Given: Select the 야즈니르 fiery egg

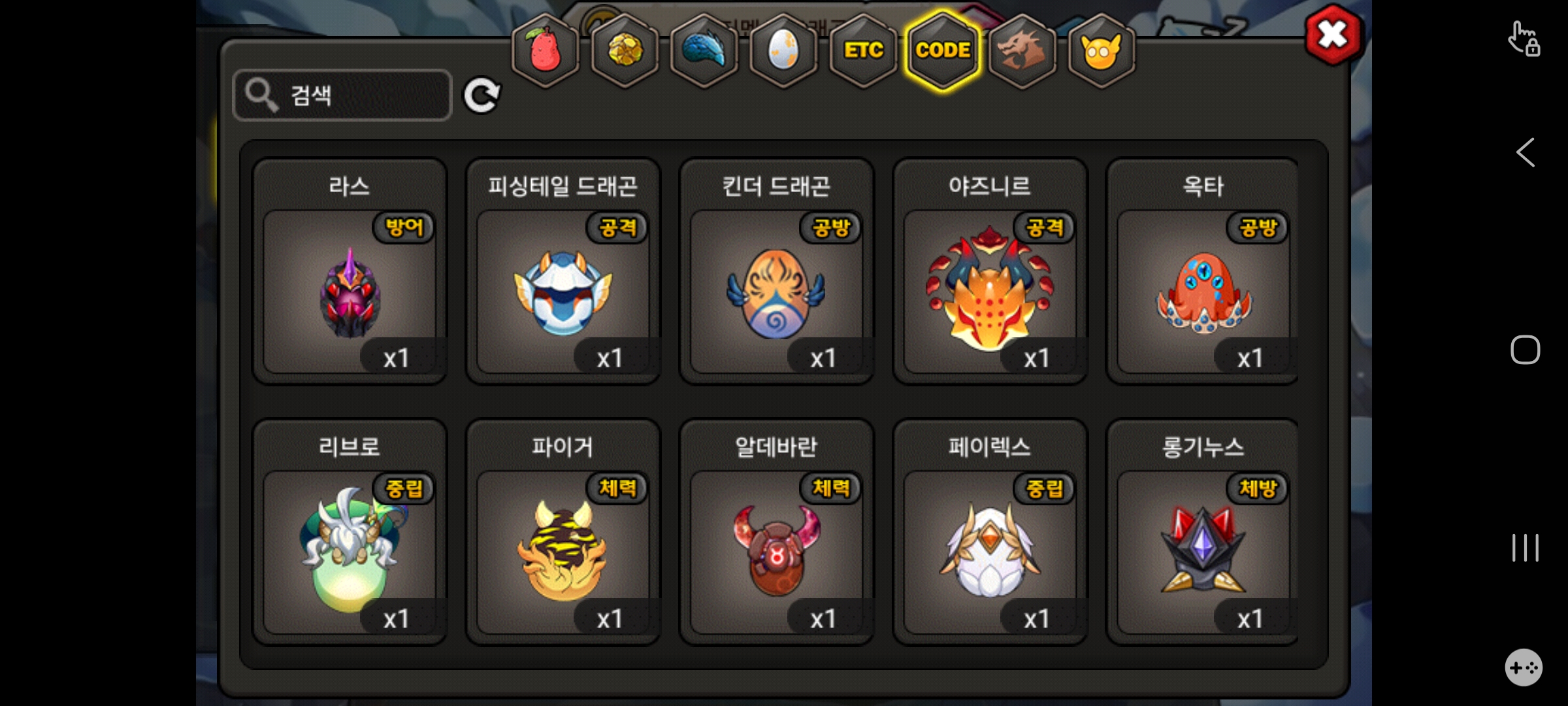Looking at the screenshot, I should 990,292.
